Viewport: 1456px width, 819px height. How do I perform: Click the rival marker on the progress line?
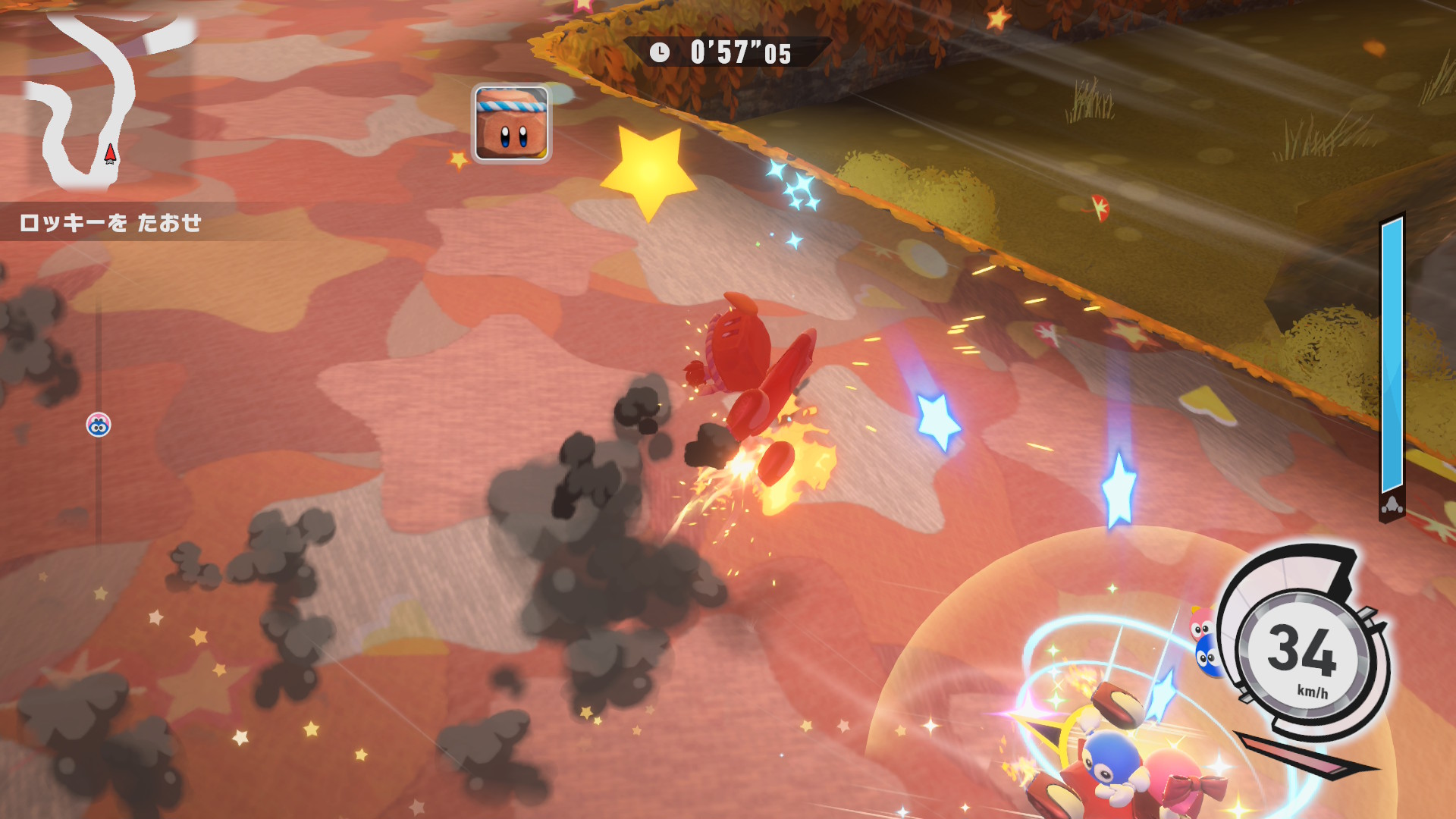click(x=99, y=425)
